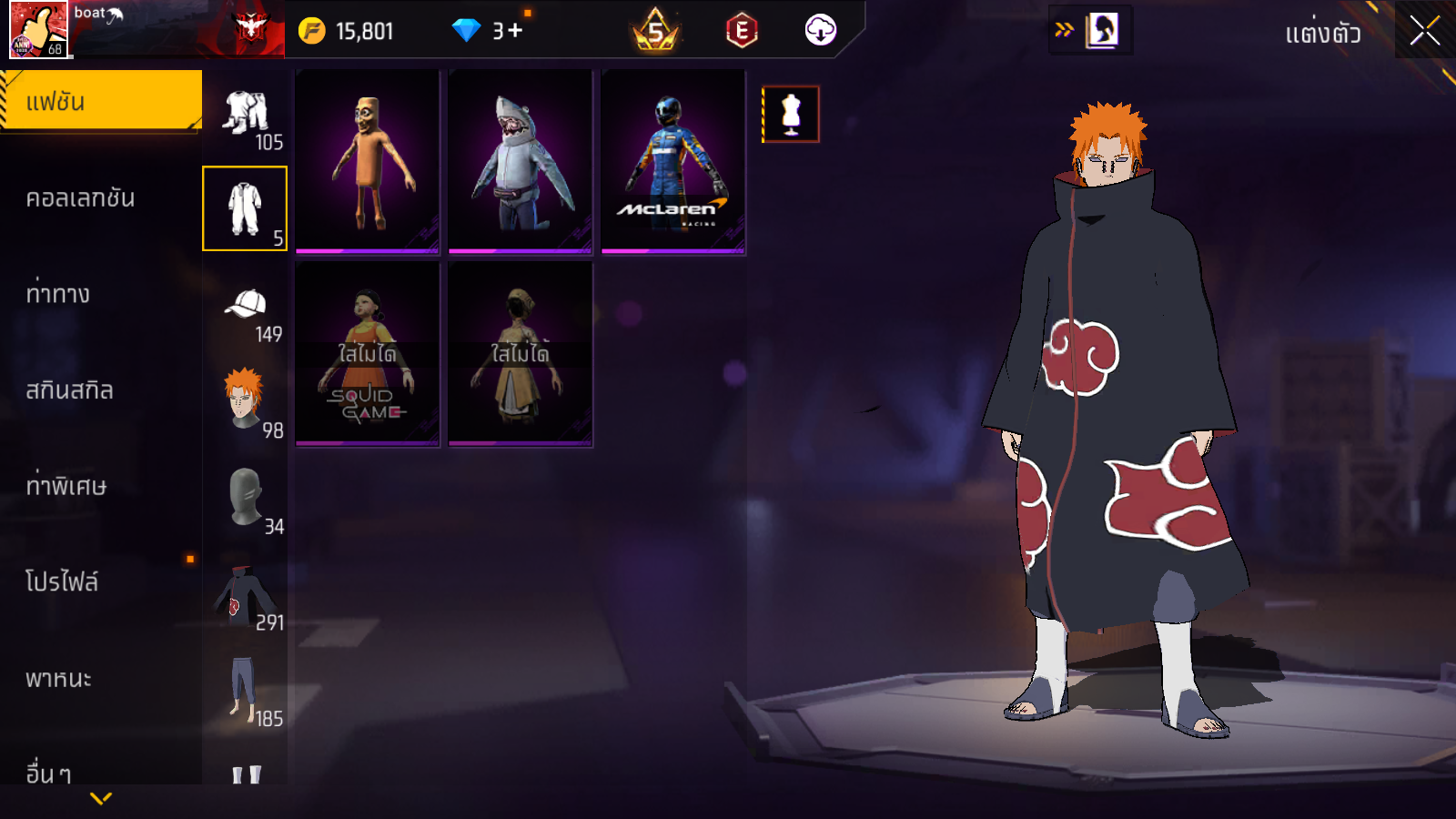Image resolution: width=1456 pixels, height=819 pixels.
Task: Pick the orange wooden puppet costume
Action: tap(367, 162)
